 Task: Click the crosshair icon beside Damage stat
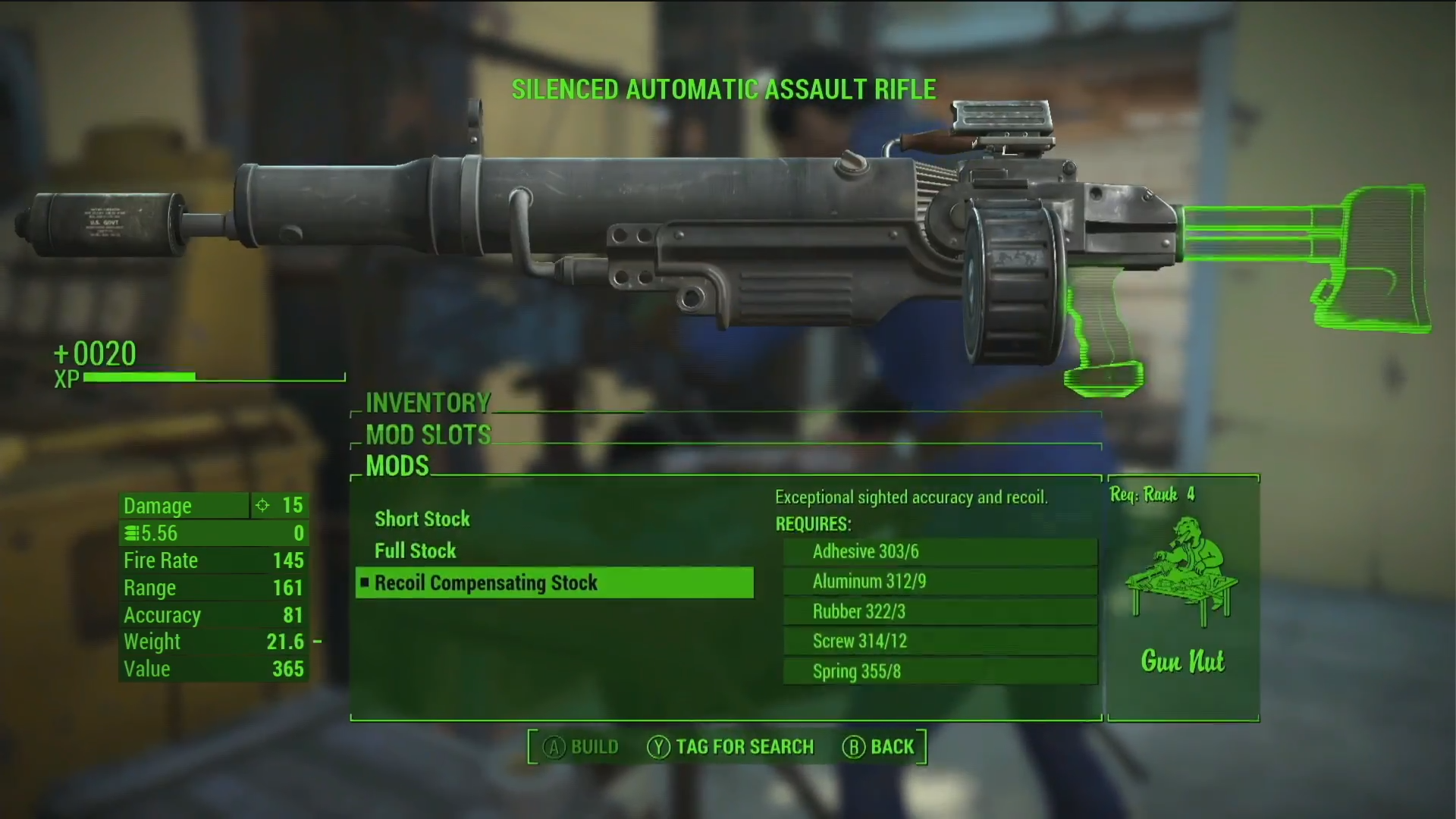click(263, 505)
